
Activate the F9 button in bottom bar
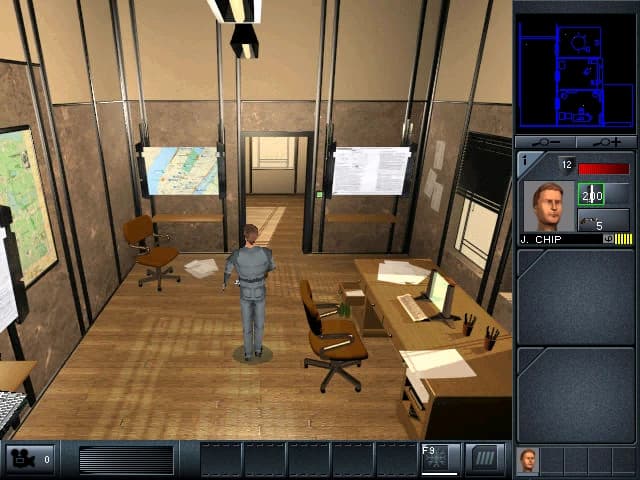pyautogui.click(x=440, y=458)
